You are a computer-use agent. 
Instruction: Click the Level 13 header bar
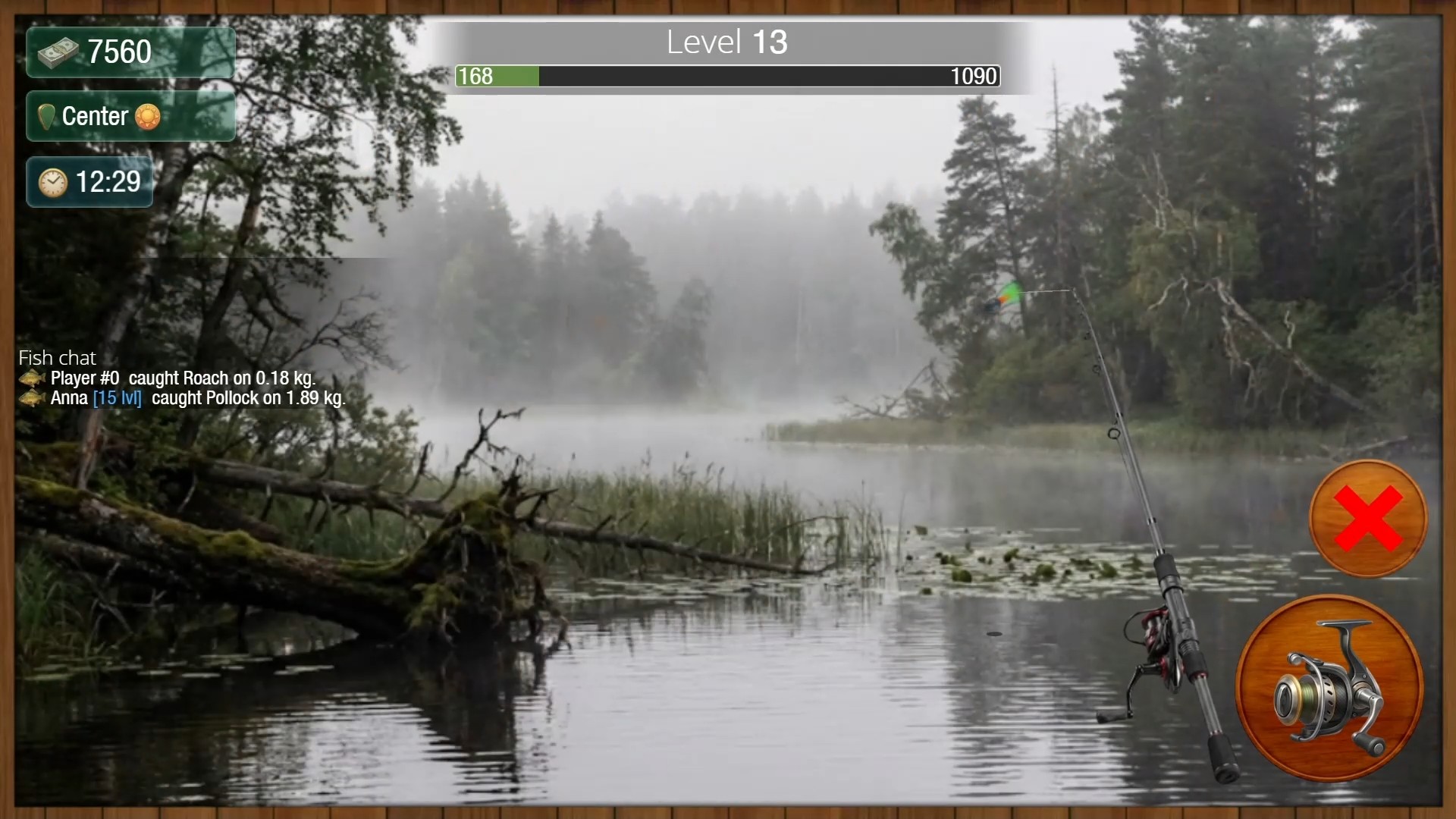coord(726,42)
